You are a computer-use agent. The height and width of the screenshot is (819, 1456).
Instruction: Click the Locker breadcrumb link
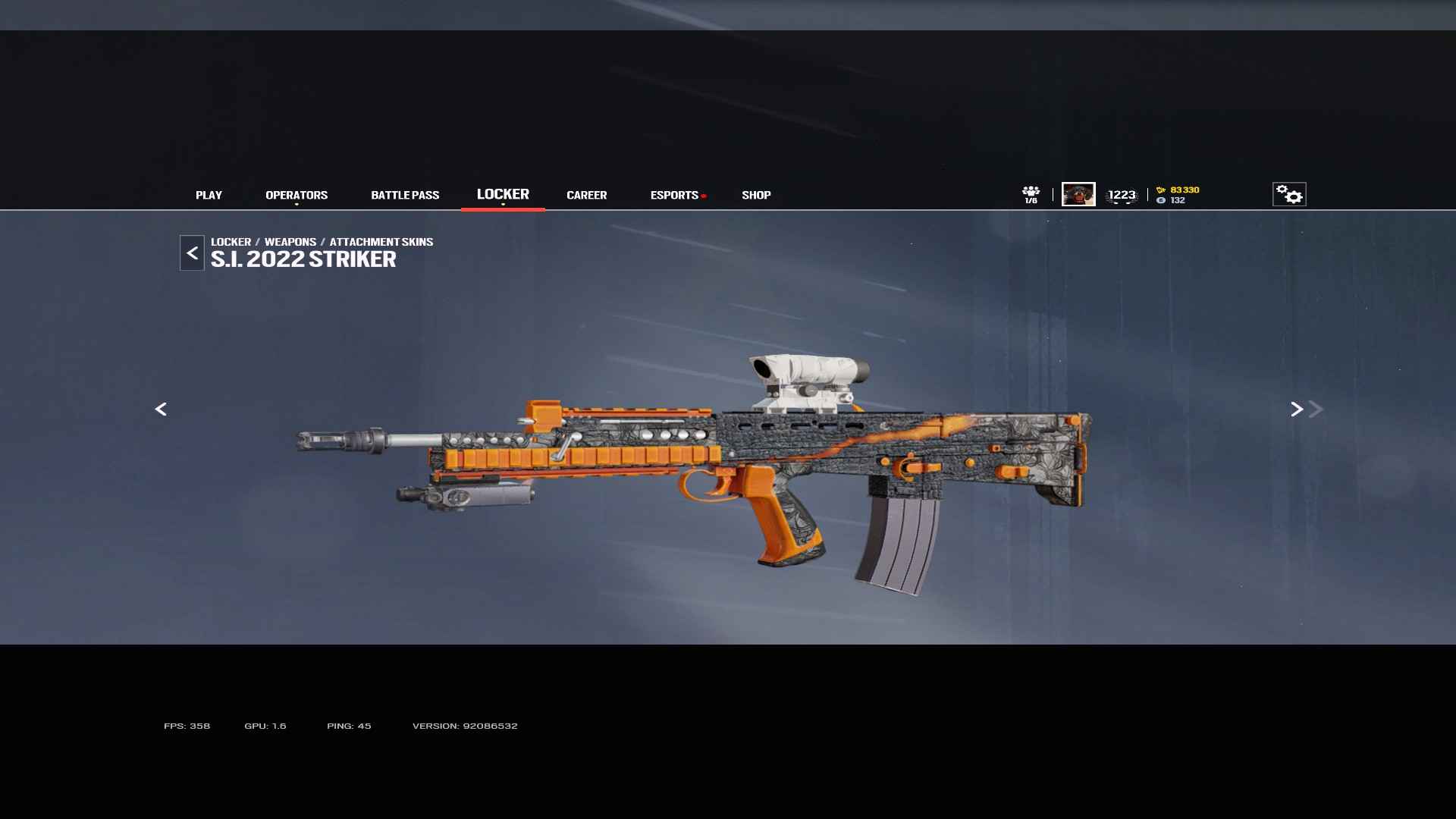pos(231,242)
